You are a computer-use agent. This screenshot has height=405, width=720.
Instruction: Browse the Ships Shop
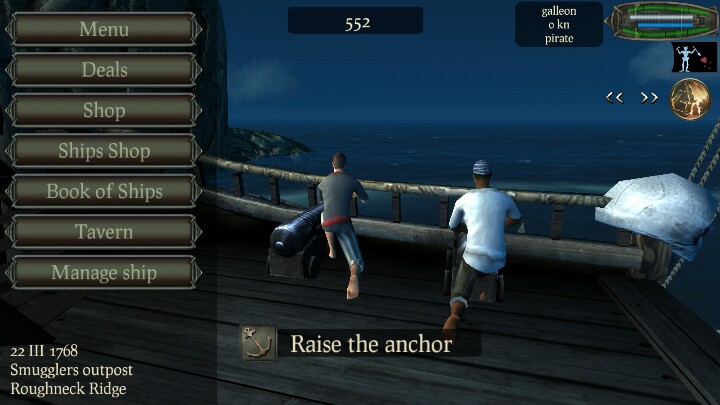[104, 151]
